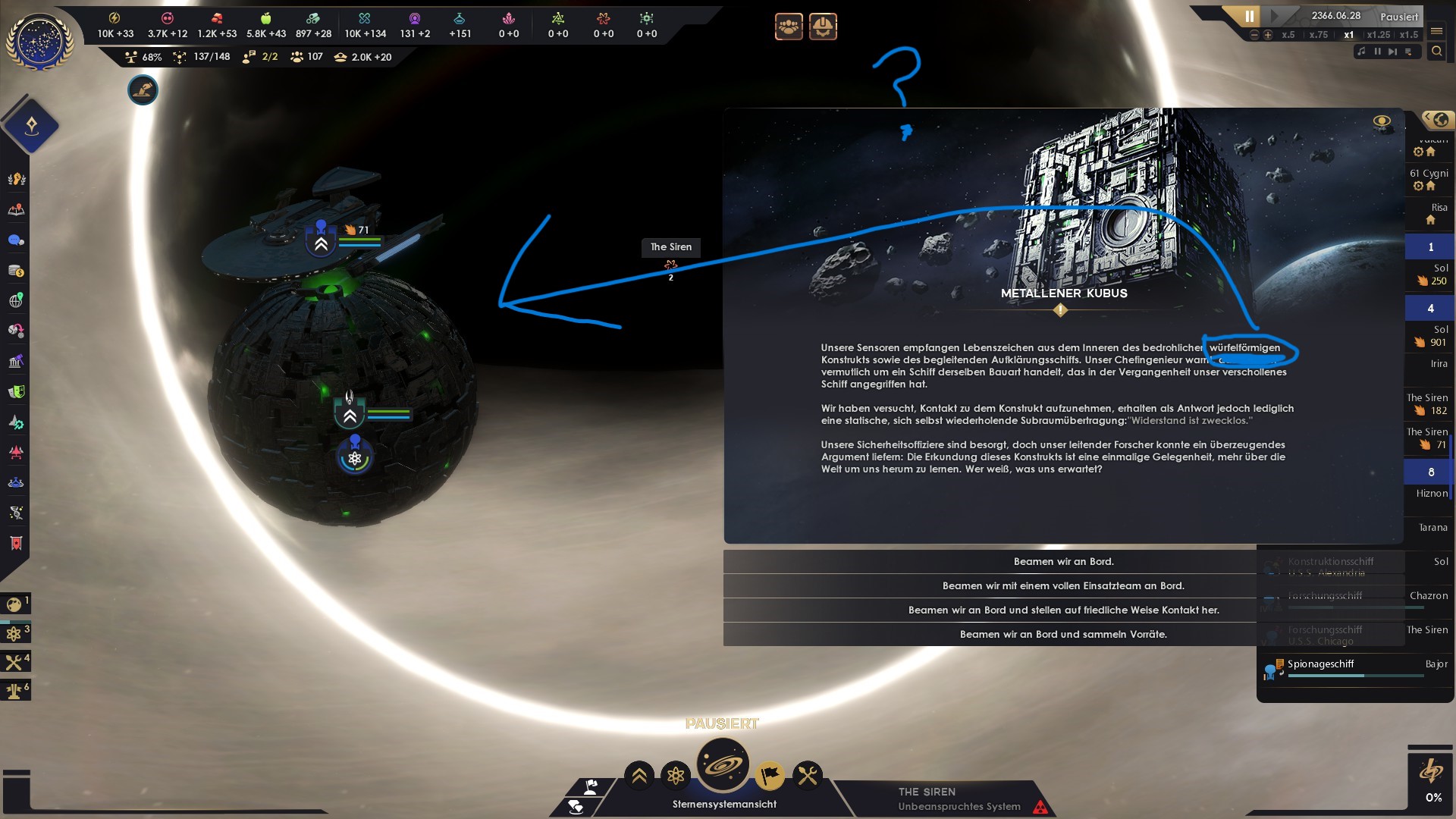This screenshot has height=819, width=1456.
Task: Pause the music track in the music player
Action: point(1378,52)
